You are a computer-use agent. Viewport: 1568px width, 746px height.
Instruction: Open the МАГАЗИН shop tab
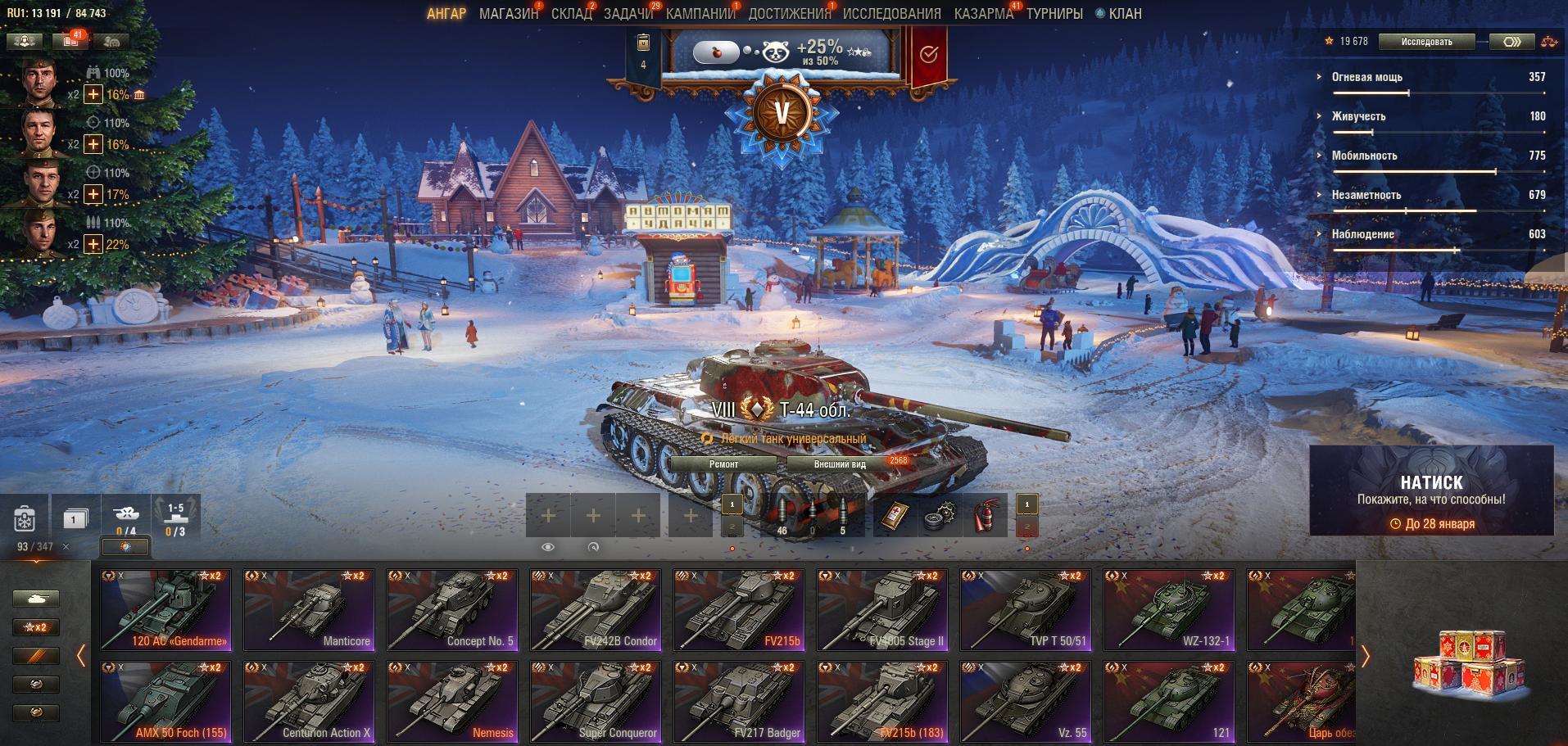point(508,14)
